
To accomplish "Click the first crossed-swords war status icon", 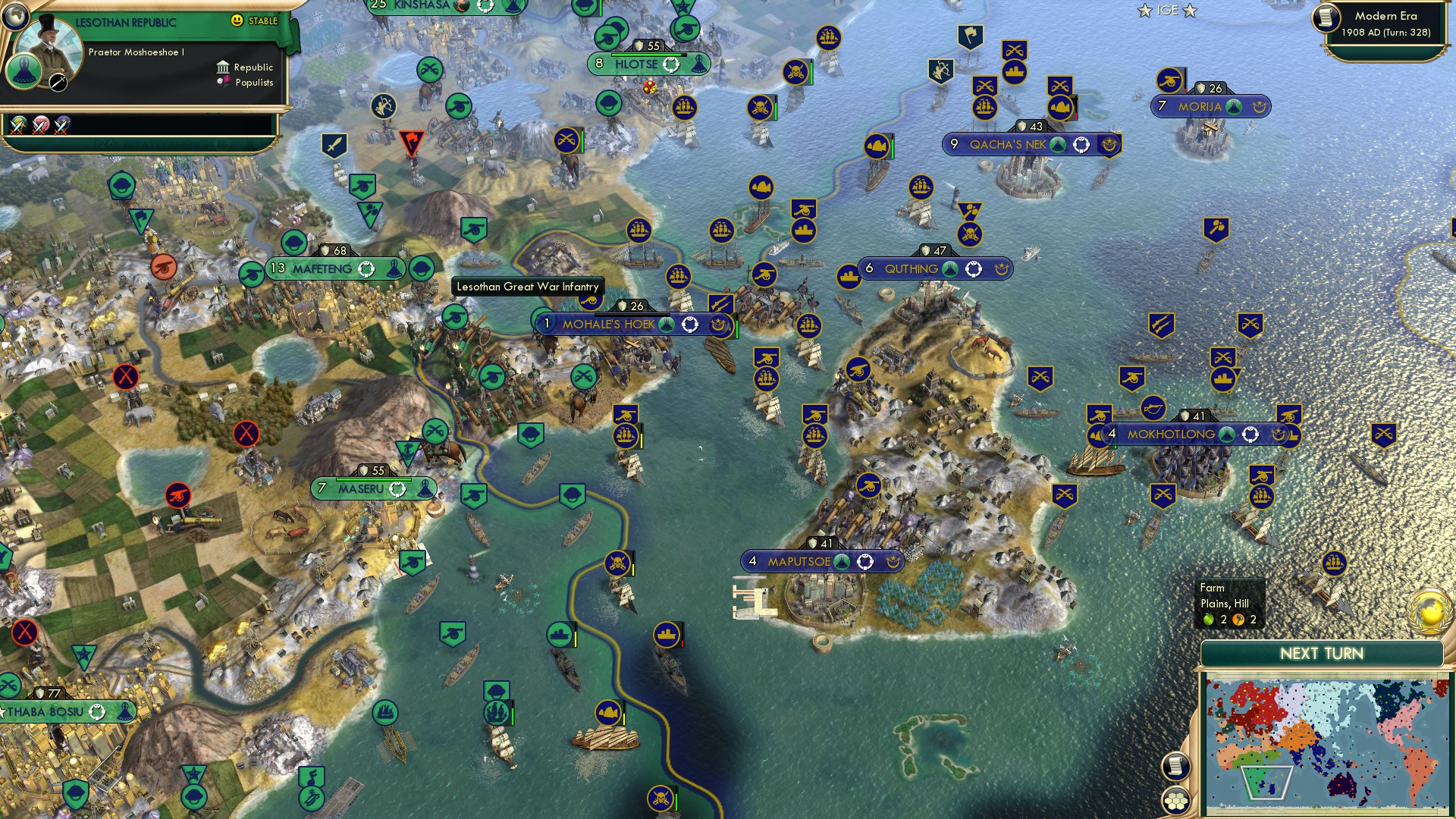I will (17, 127).
